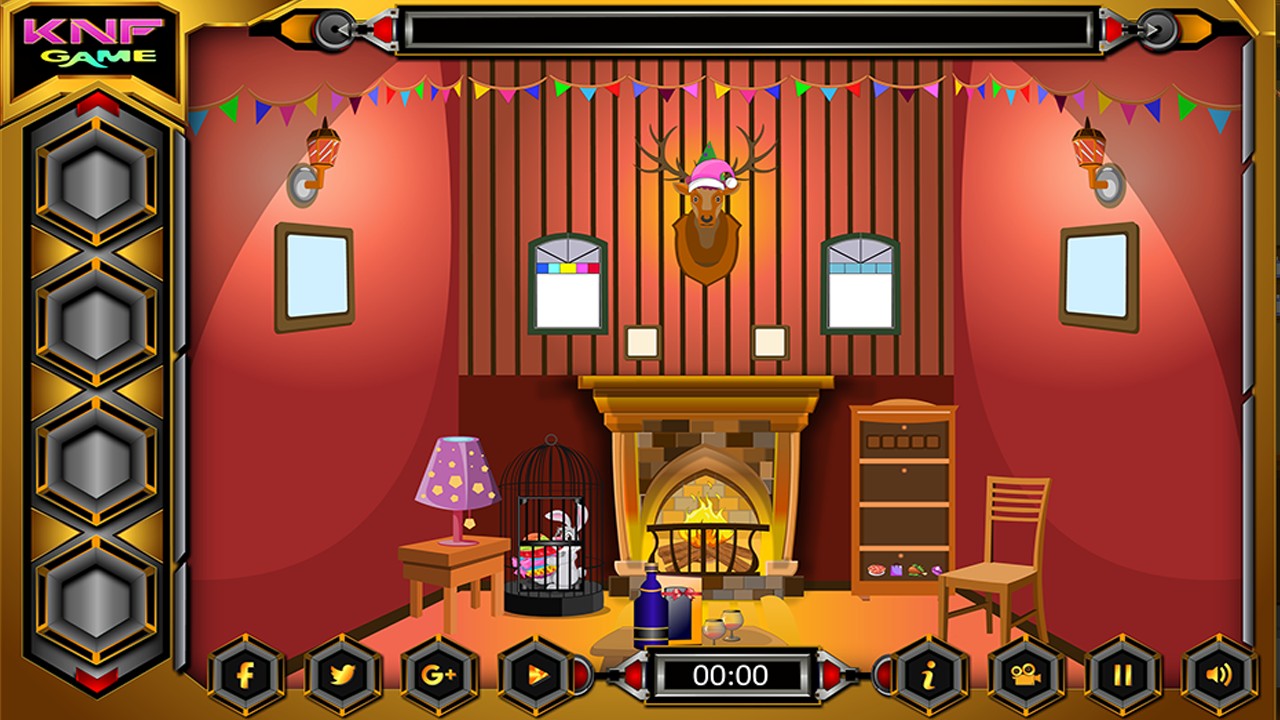
Task: Open the Google Plus button
Action: [x=439, y=675]
